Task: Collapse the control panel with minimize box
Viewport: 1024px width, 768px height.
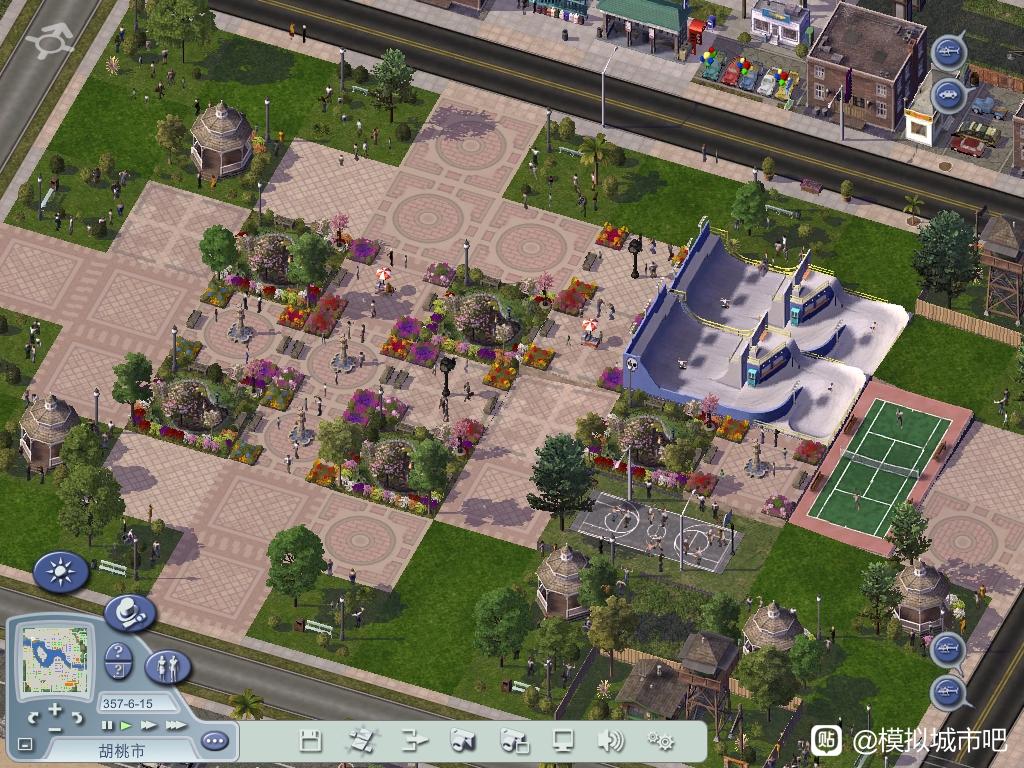Action: click(x=26, y=744)
